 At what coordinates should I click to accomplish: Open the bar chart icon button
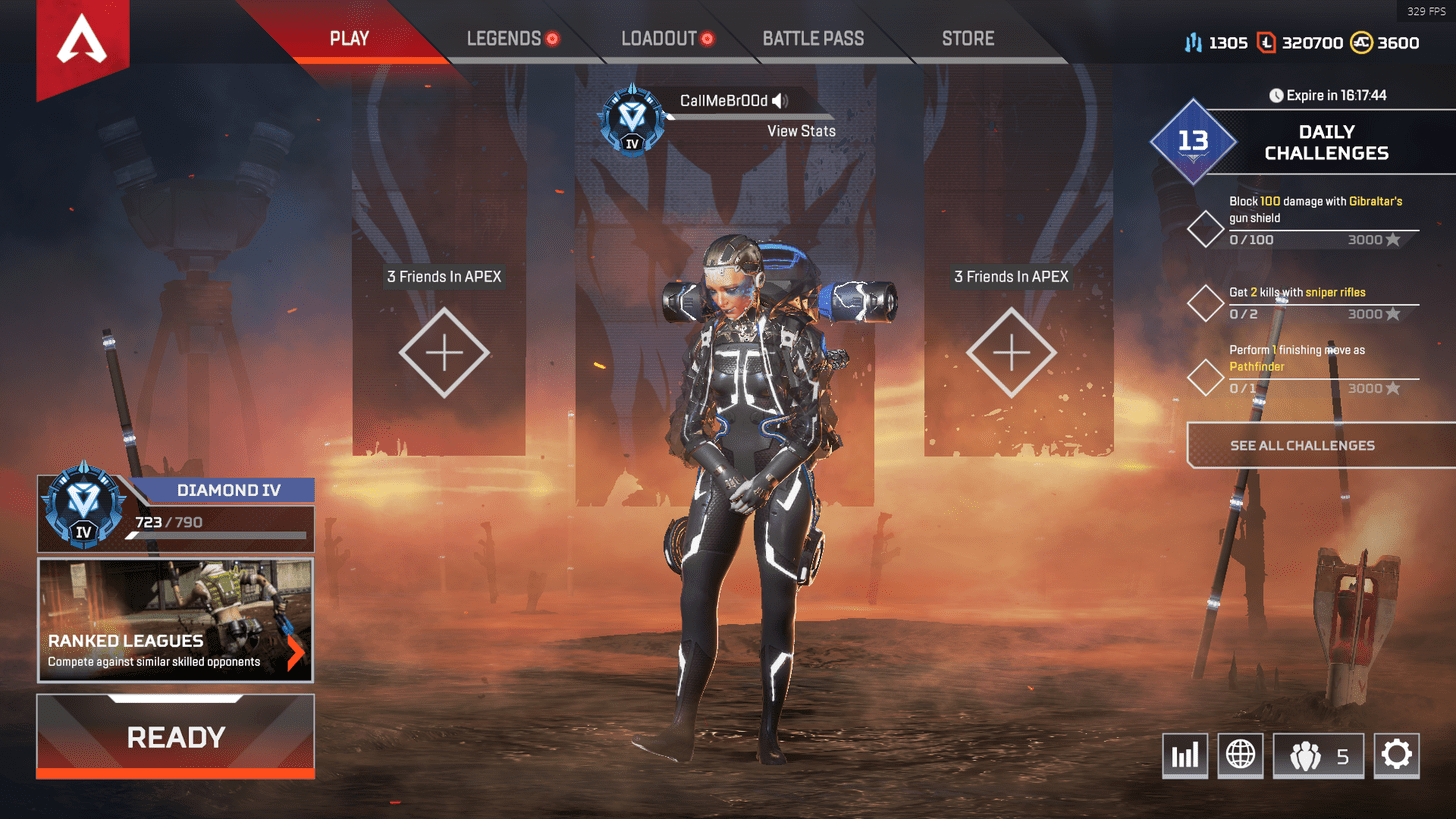[x=1185, y=756]
